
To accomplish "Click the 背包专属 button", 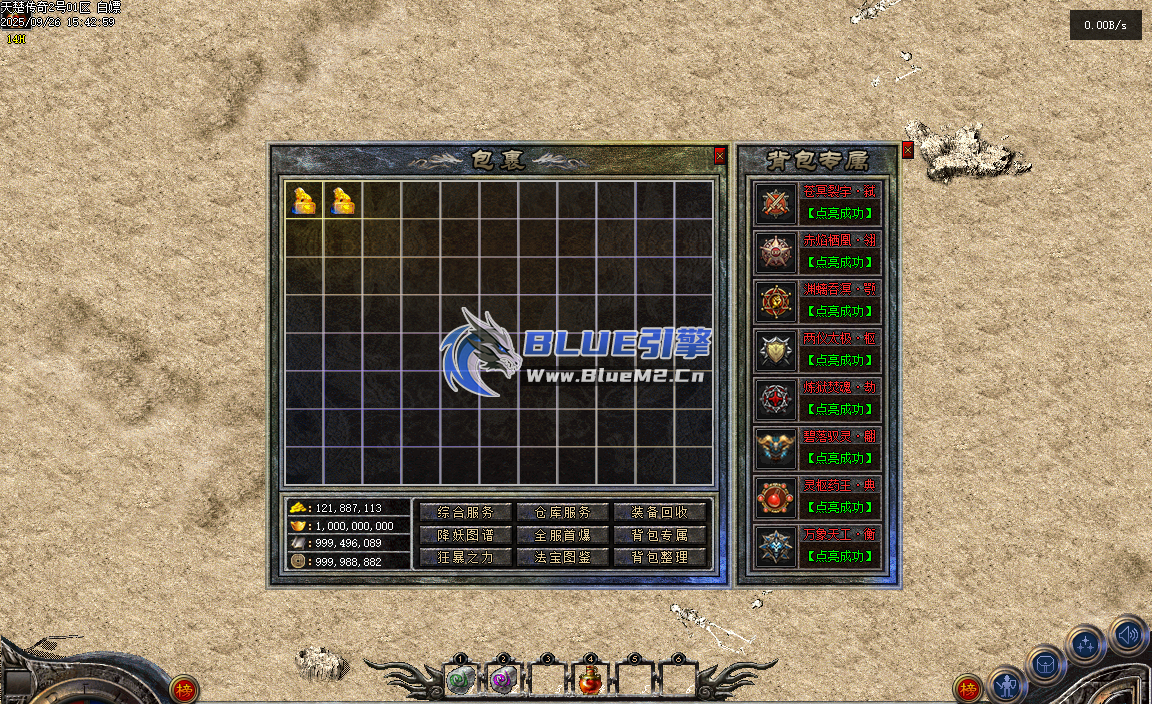I will click(x=660, y=535).
